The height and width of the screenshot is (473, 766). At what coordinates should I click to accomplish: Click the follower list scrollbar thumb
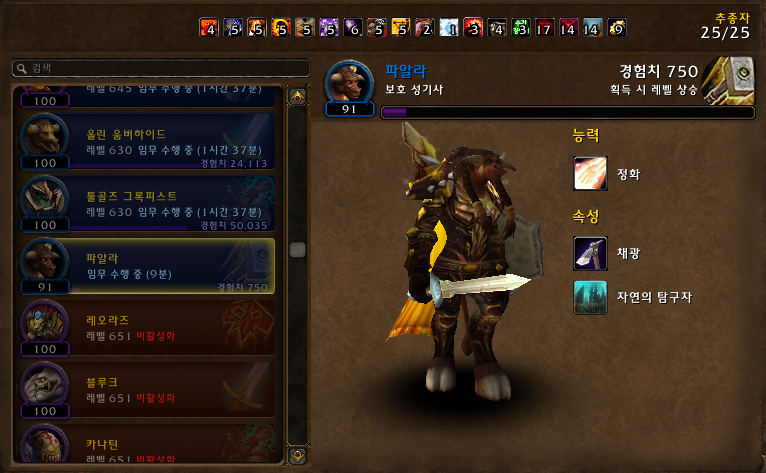click(x=297, y=250)
